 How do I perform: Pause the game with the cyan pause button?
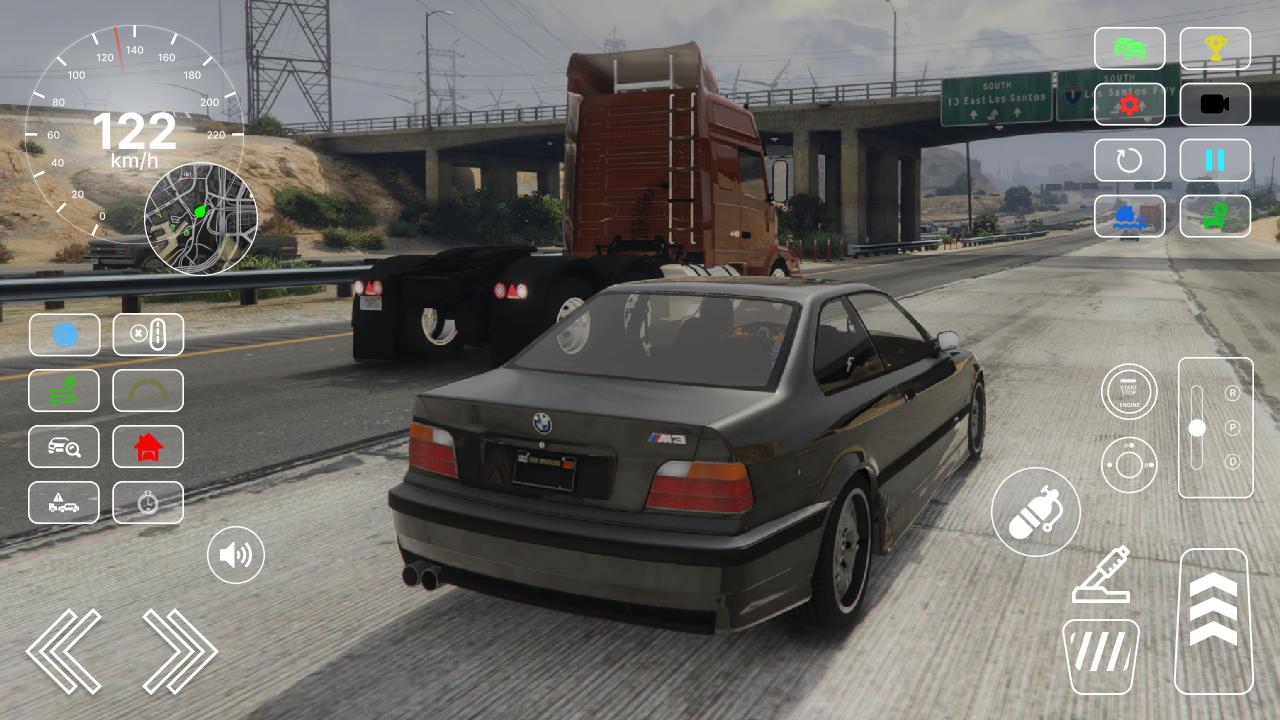click(1215, 160)
